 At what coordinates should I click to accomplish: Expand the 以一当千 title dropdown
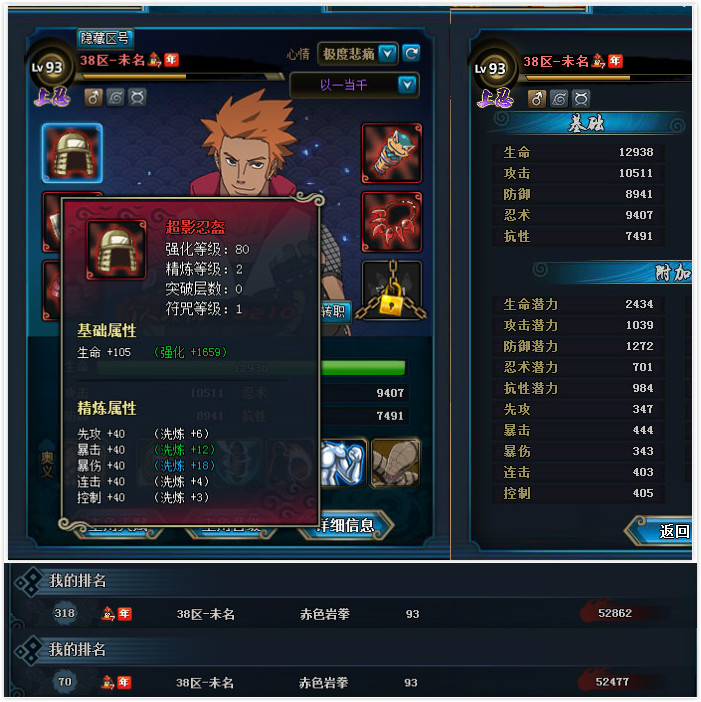pyautogui.click(x=407, y=85)
